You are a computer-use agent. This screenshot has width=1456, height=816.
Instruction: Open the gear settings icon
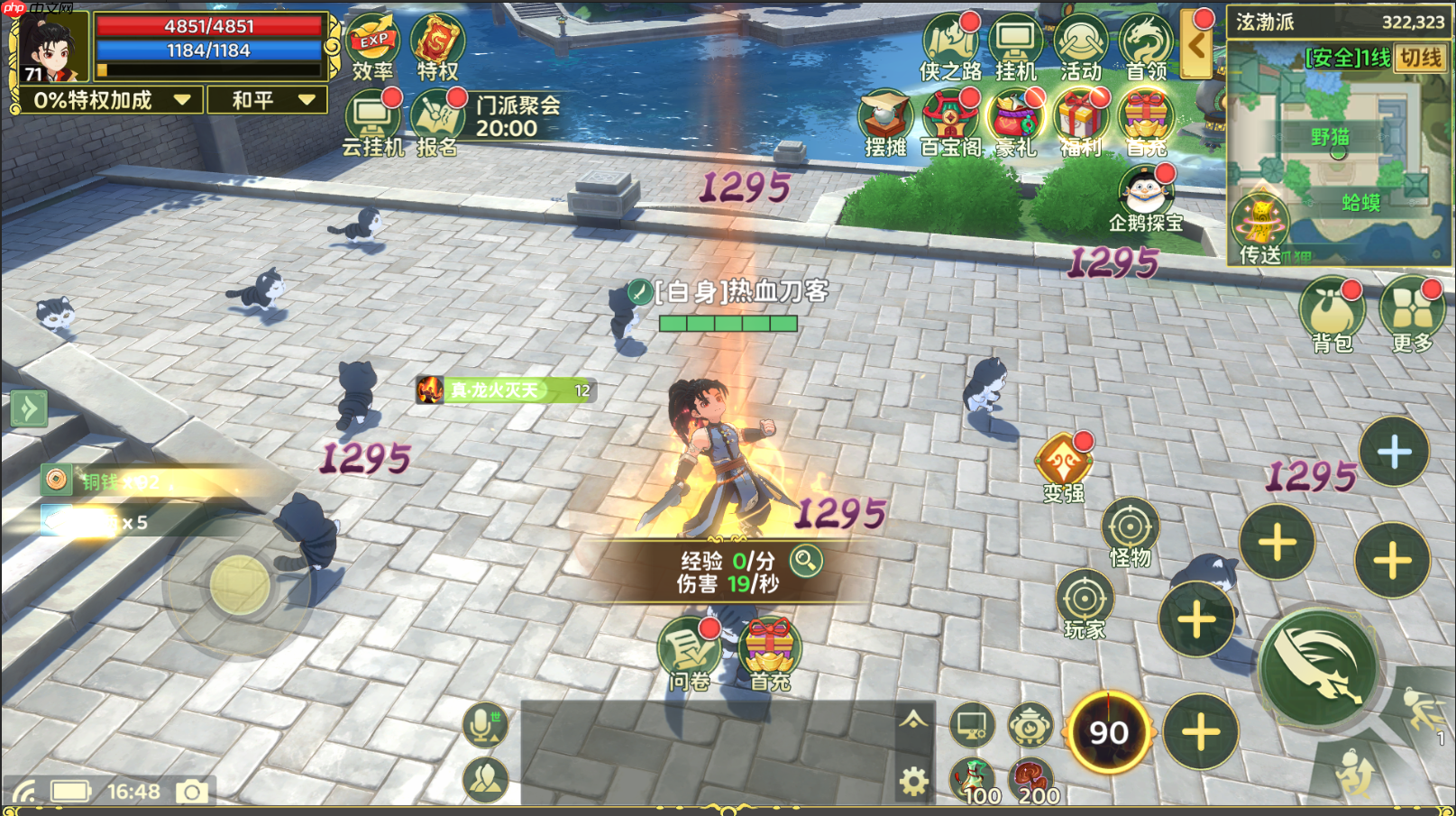pyautogui.click(x=913, y=781)
